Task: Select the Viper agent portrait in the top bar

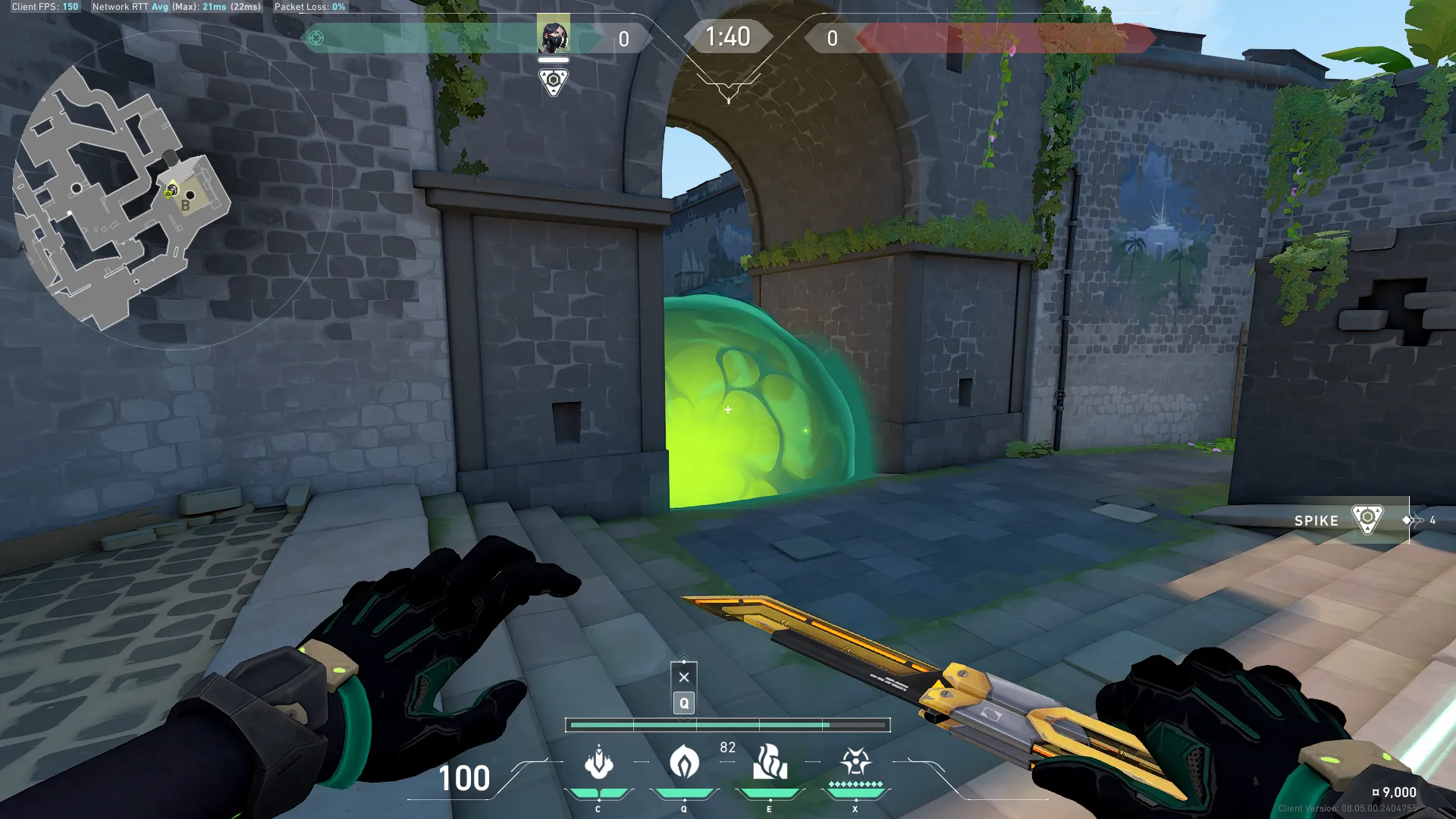Action: (x=554, y=35)
